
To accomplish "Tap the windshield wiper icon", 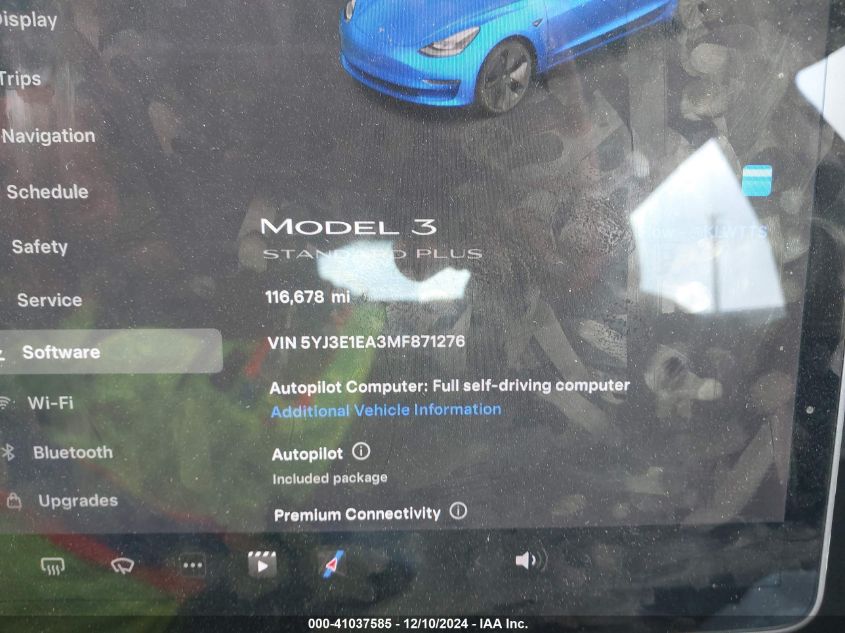I will pyautogui.click(x=122, y=566).
